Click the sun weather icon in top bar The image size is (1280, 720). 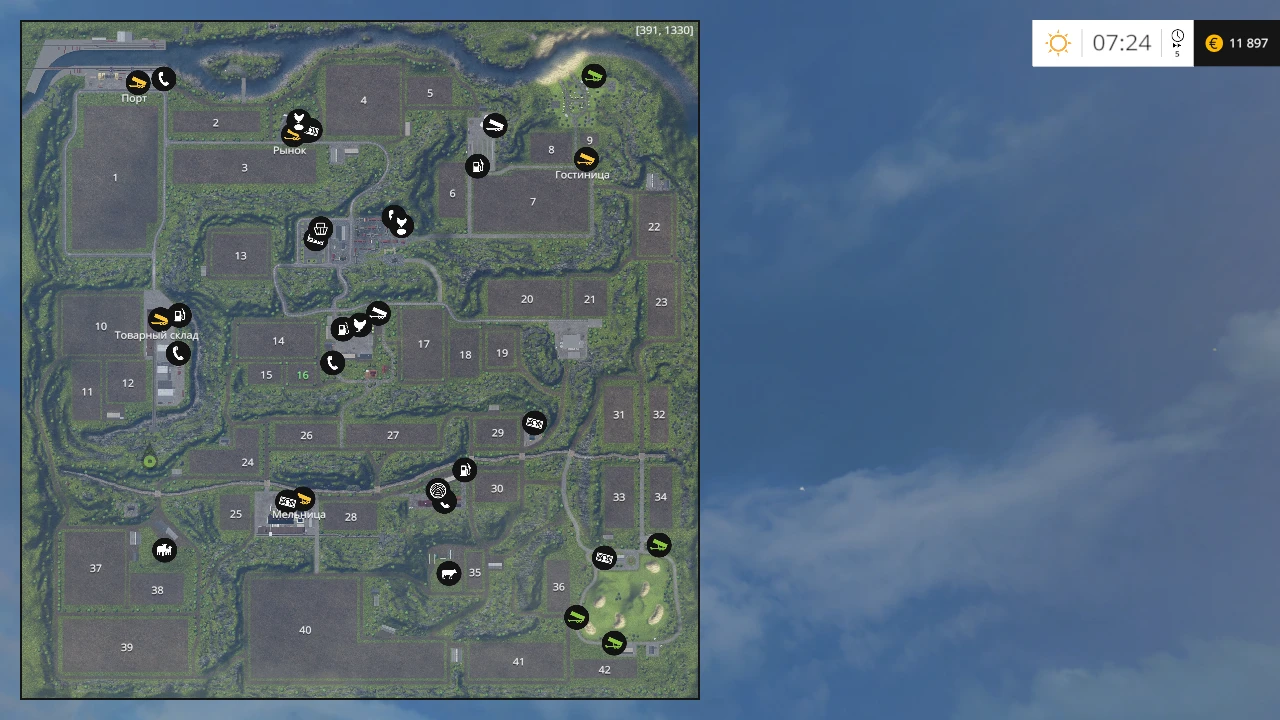(1058, 43)
